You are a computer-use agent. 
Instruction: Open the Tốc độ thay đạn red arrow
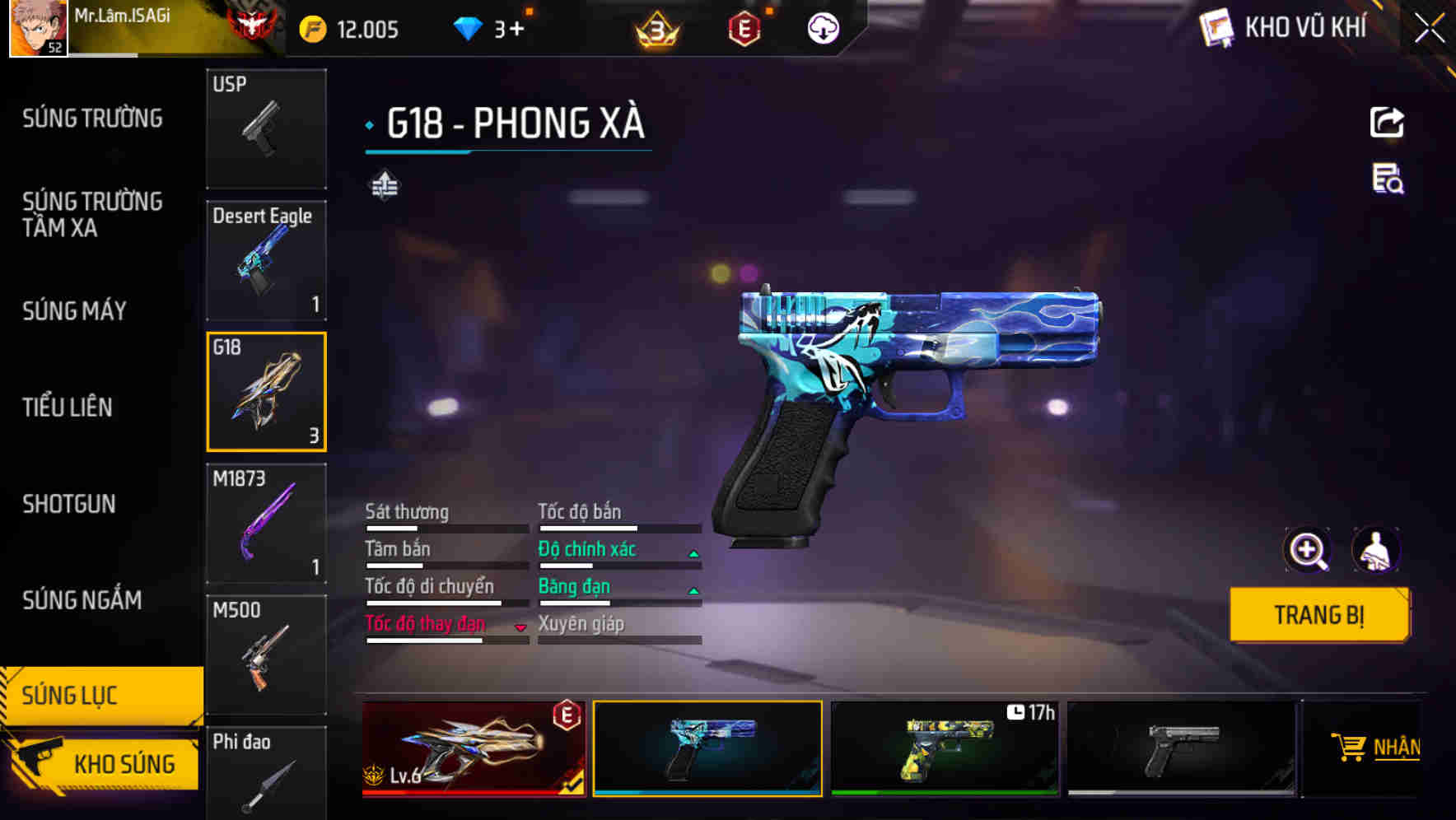point(519,626)
